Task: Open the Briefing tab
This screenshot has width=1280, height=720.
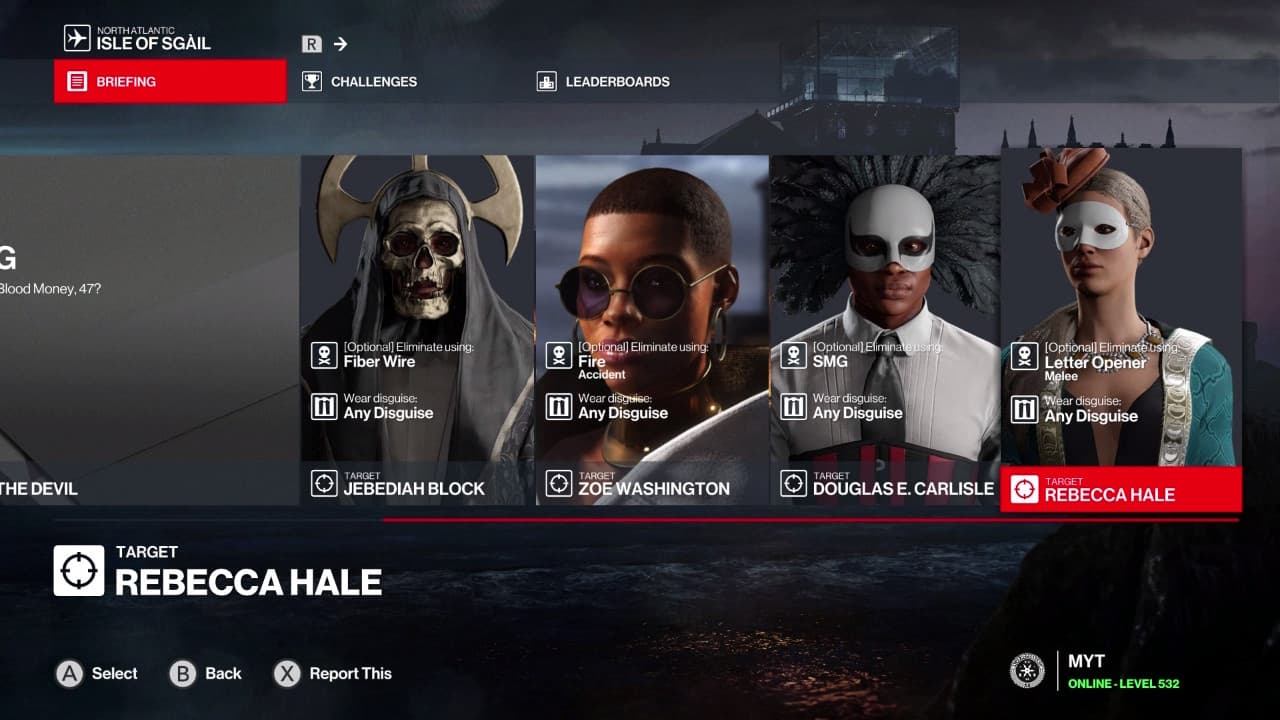Action: click(x=170, y=81)
